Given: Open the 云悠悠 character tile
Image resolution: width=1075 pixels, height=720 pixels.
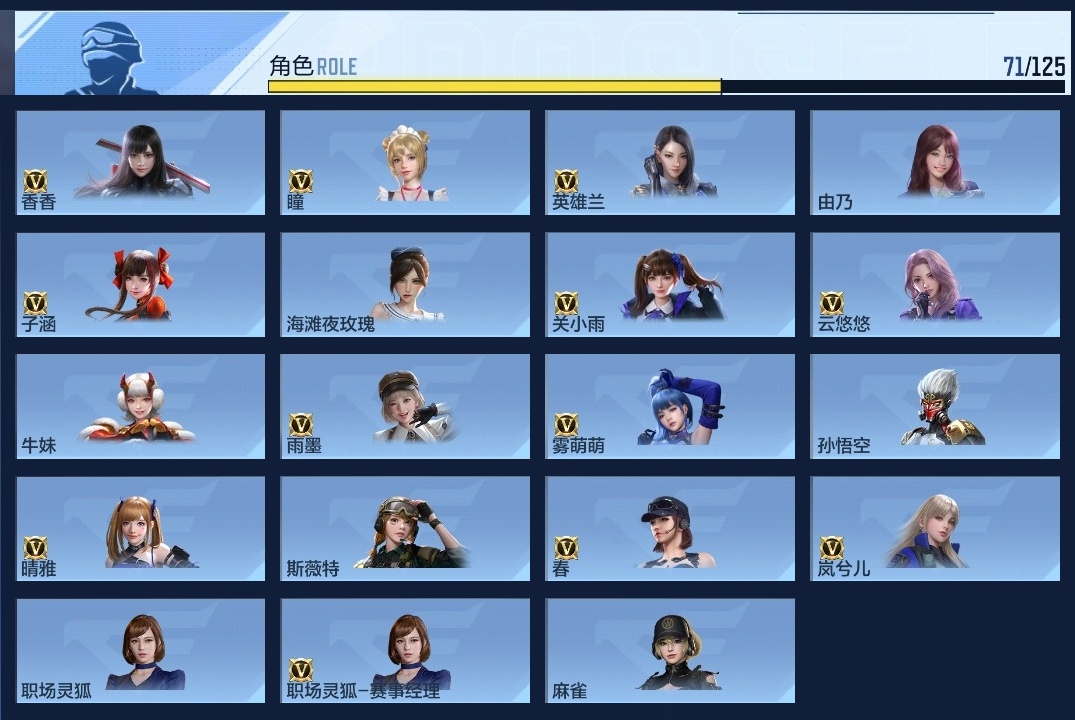Looking at the screenshot, I should coord(935,285).
